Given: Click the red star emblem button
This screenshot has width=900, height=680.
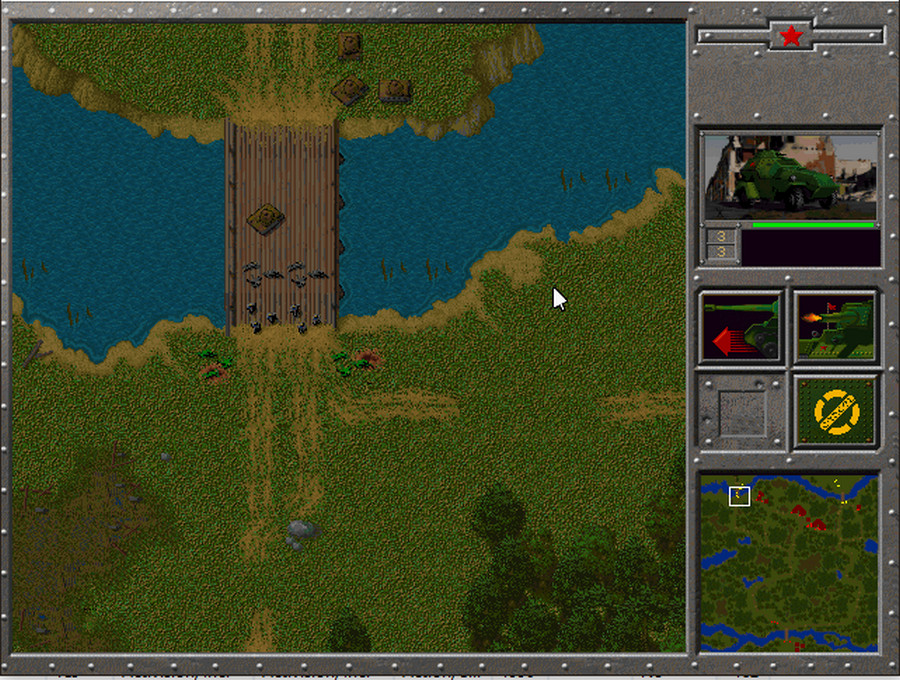Looking at the screenshot, I should click(x=791, y=37).
